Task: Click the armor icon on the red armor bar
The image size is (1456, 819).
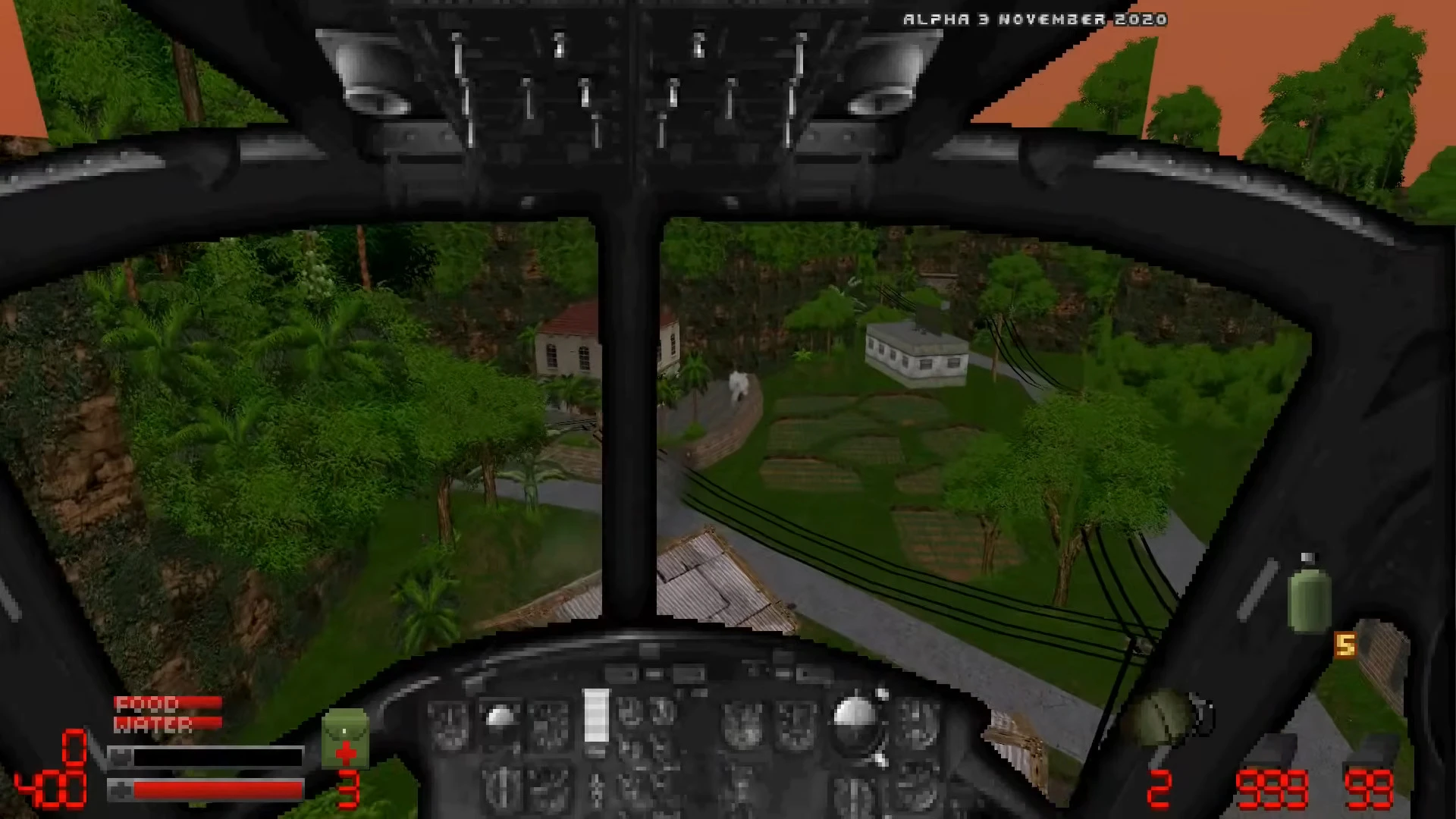Action: (121, 790)
